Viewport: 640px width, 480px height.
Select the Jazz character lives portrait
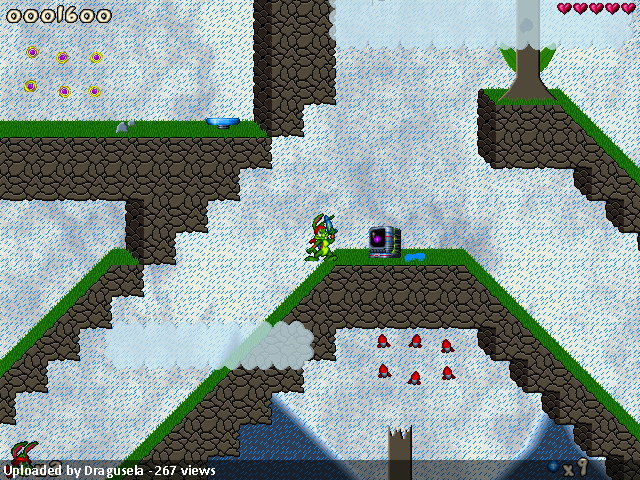[x=24, y=452]
